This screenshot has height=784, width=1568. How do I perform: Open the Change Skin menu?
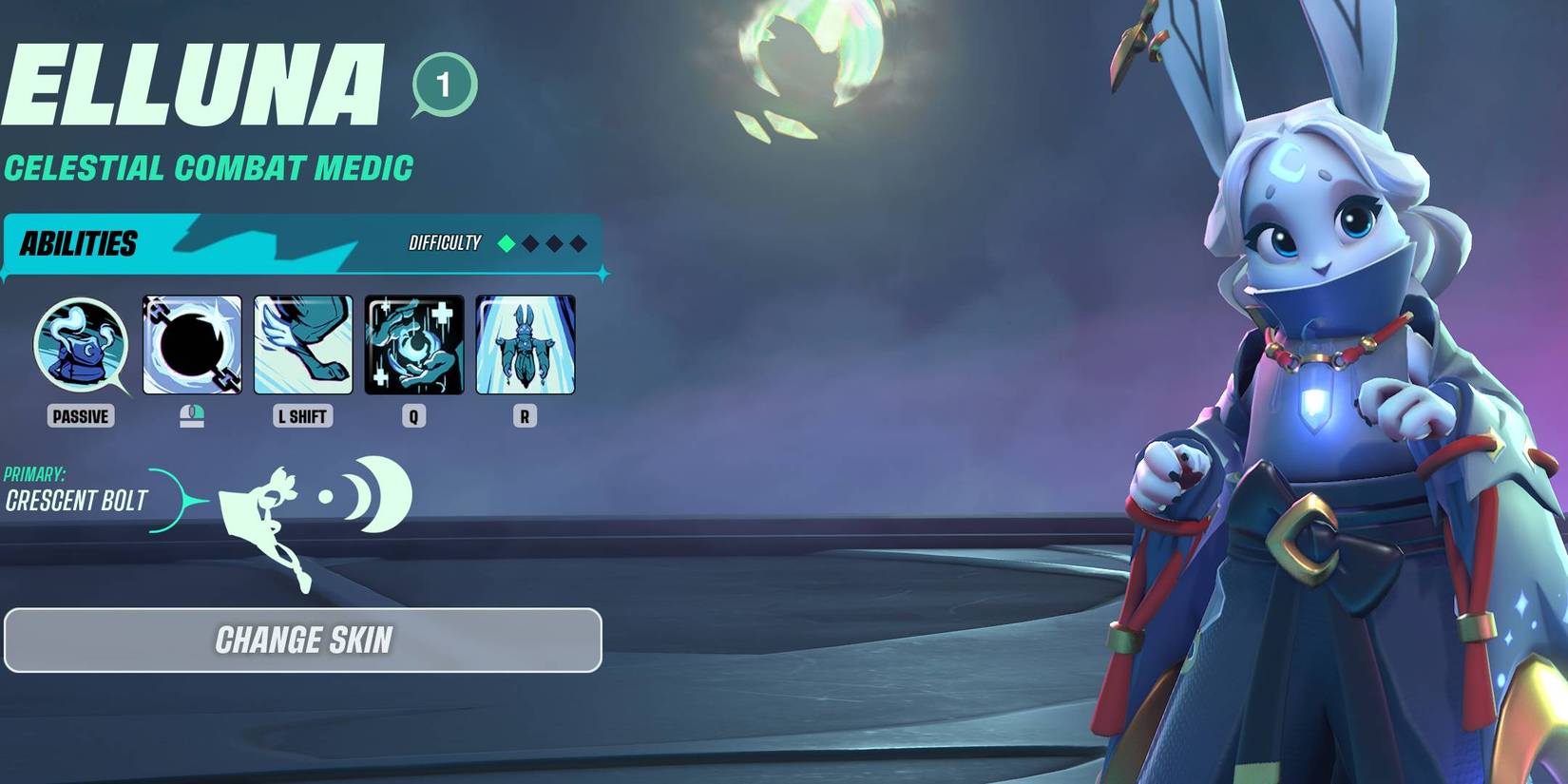coord(303,641)
